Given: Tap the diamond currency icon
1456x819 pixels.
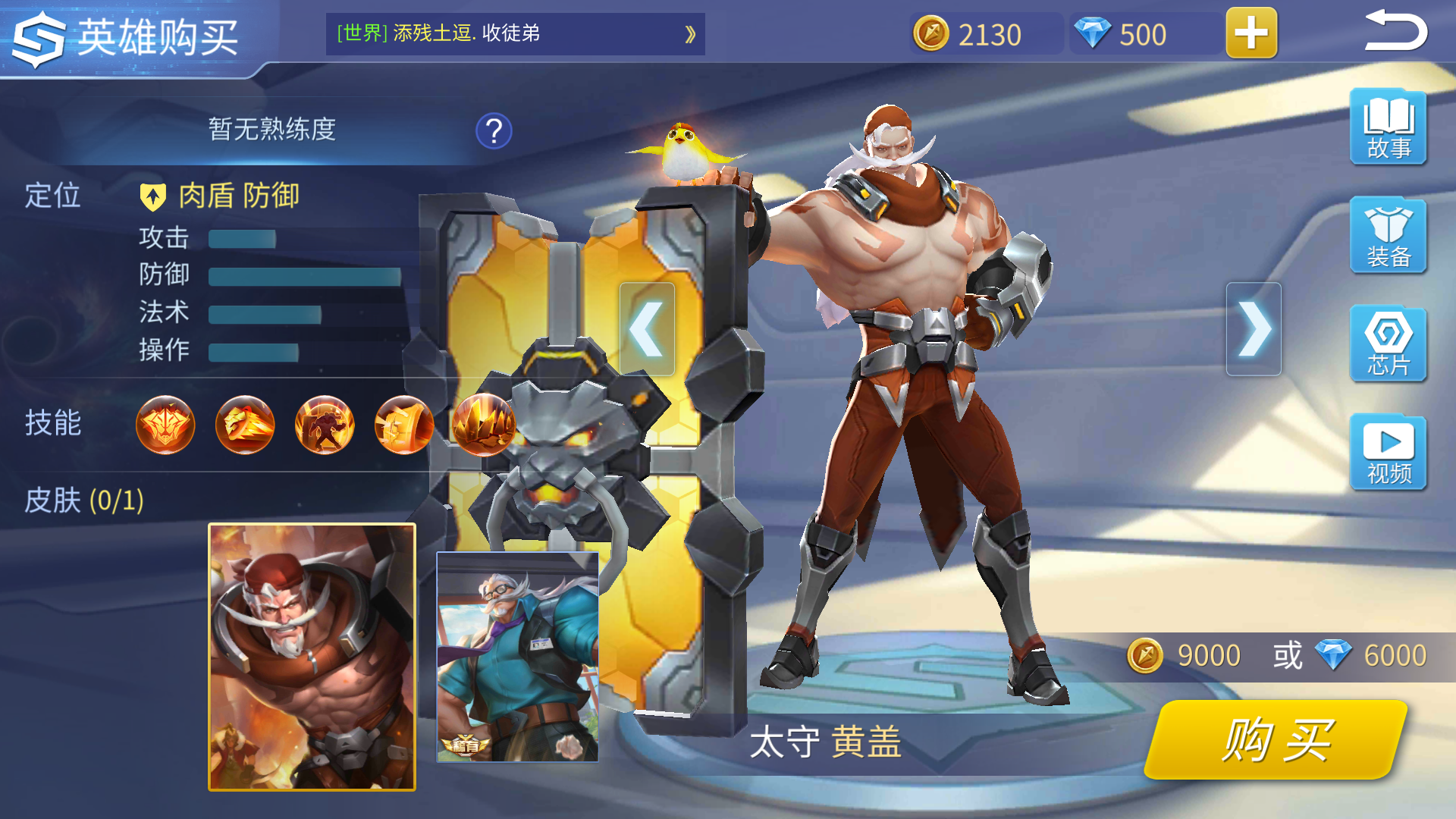Looking at the screenshot, I should [1092, 34].
